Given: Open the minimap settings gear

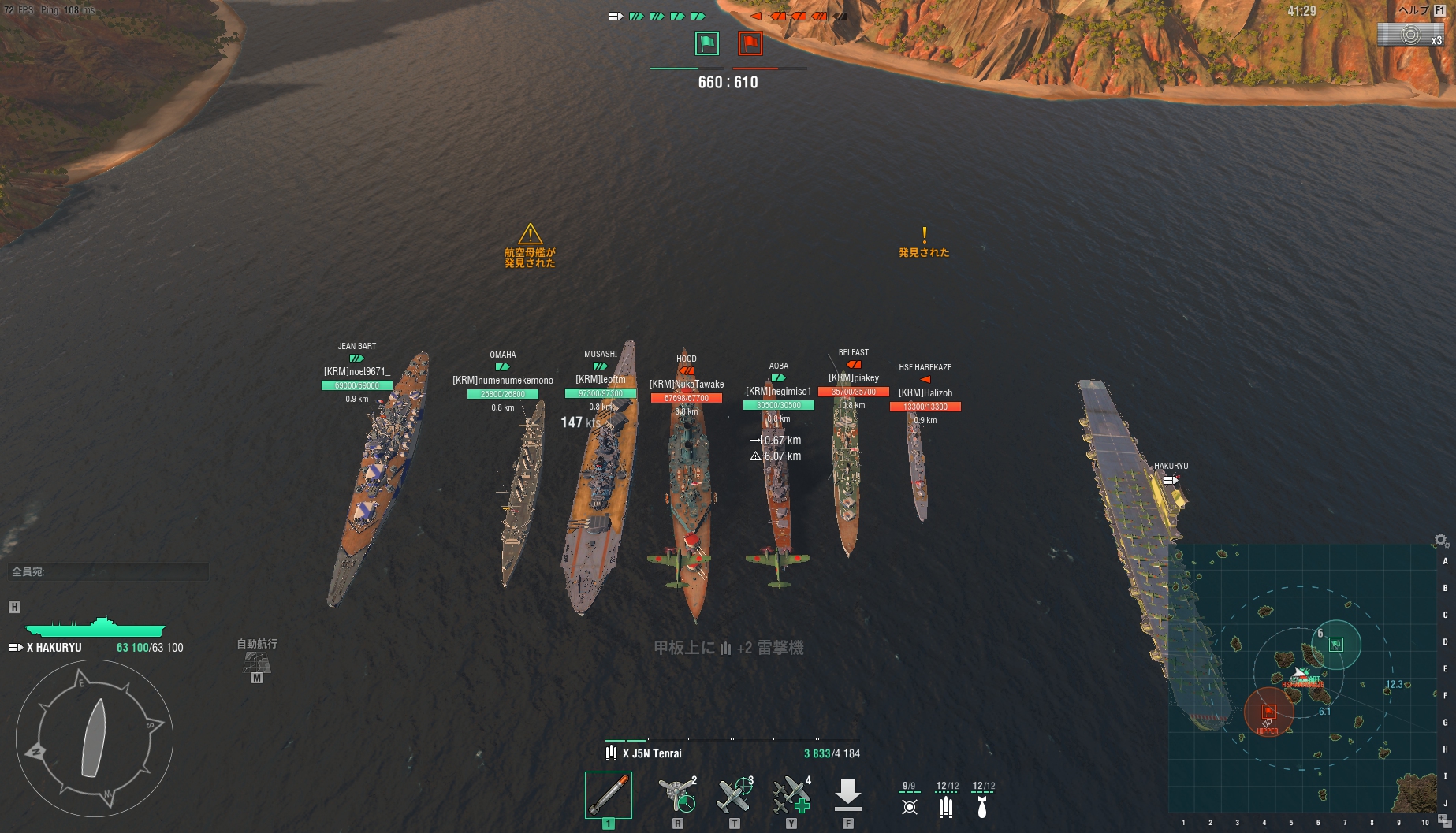Looking at the screenshot, I should pyautogui.click(x=1441, y=541).
